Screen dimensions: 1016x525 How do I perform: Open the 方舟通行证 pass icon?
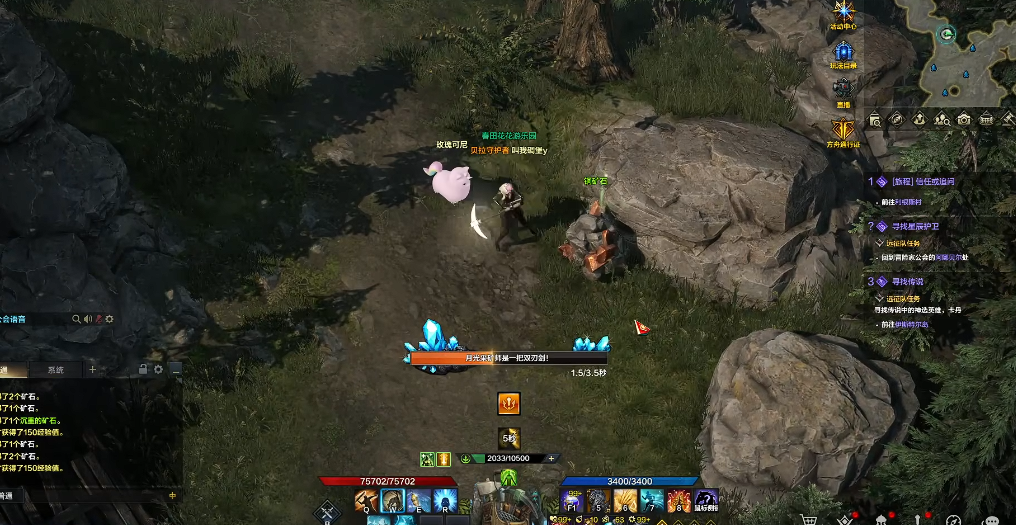click(845, 129)
